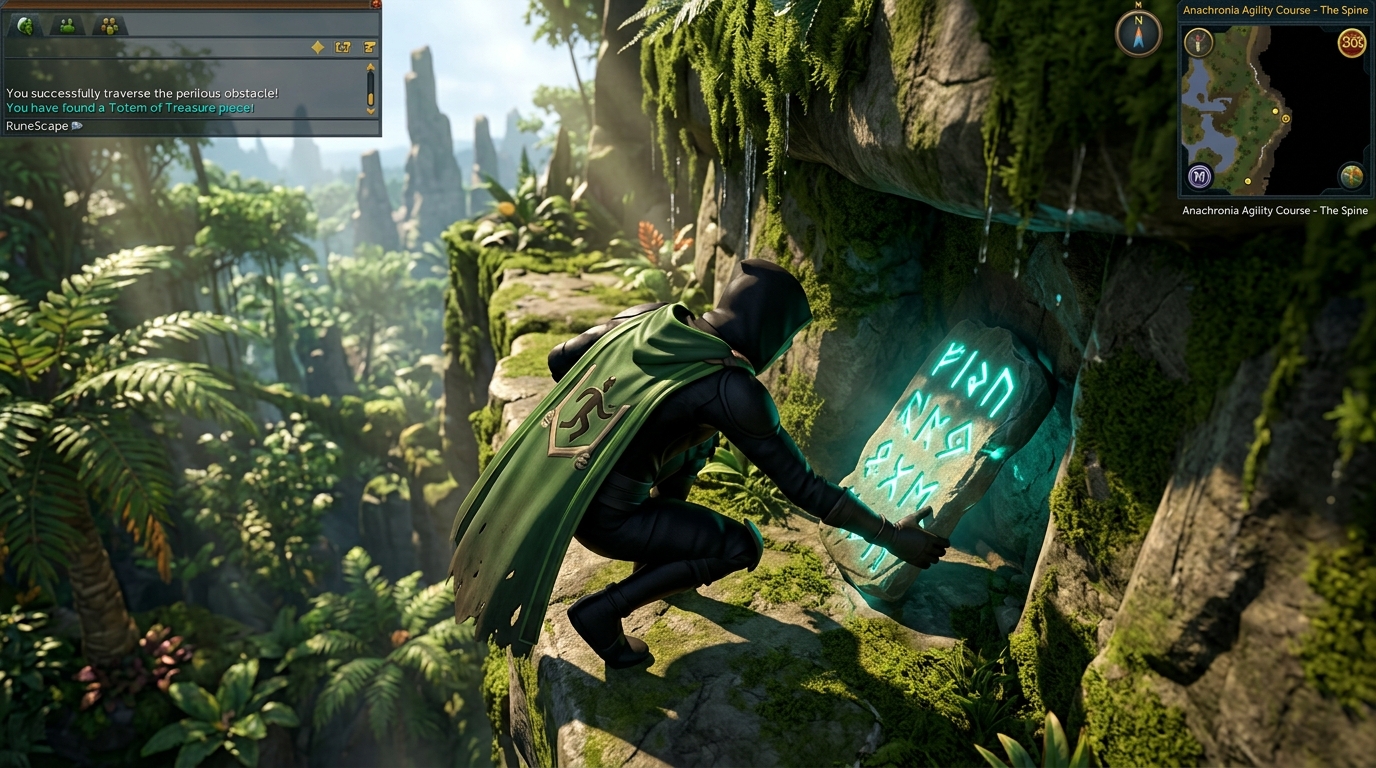Viewport: 1376px width, 768px height.
Task: Toggle the red button on the chat window corner
Action: click(x=376, y=4)
